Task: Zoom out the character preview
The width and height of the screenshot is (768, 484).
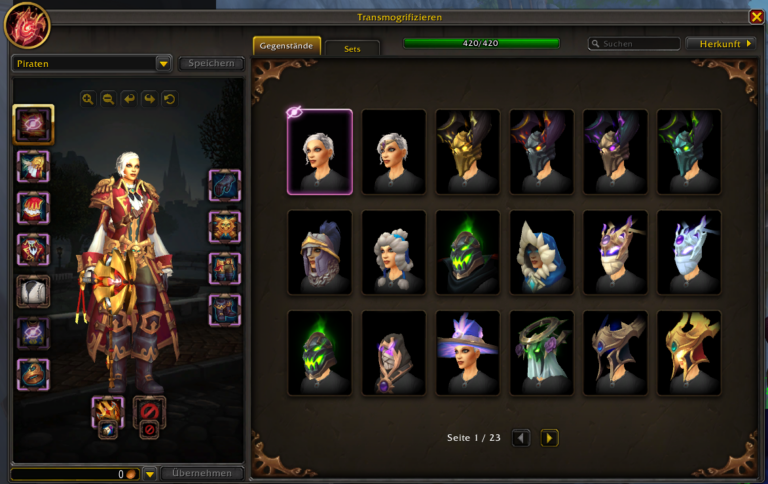Action: pos(108,99)
